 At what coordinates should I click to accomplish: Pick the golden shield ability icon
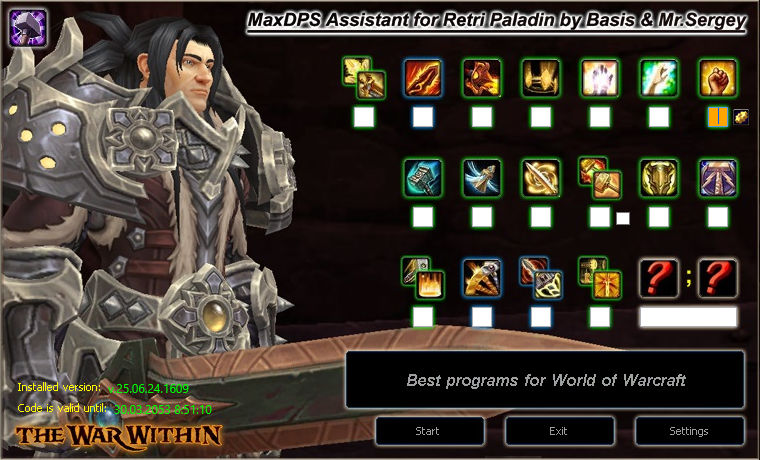pyautogui.click(x=658, y=177)
